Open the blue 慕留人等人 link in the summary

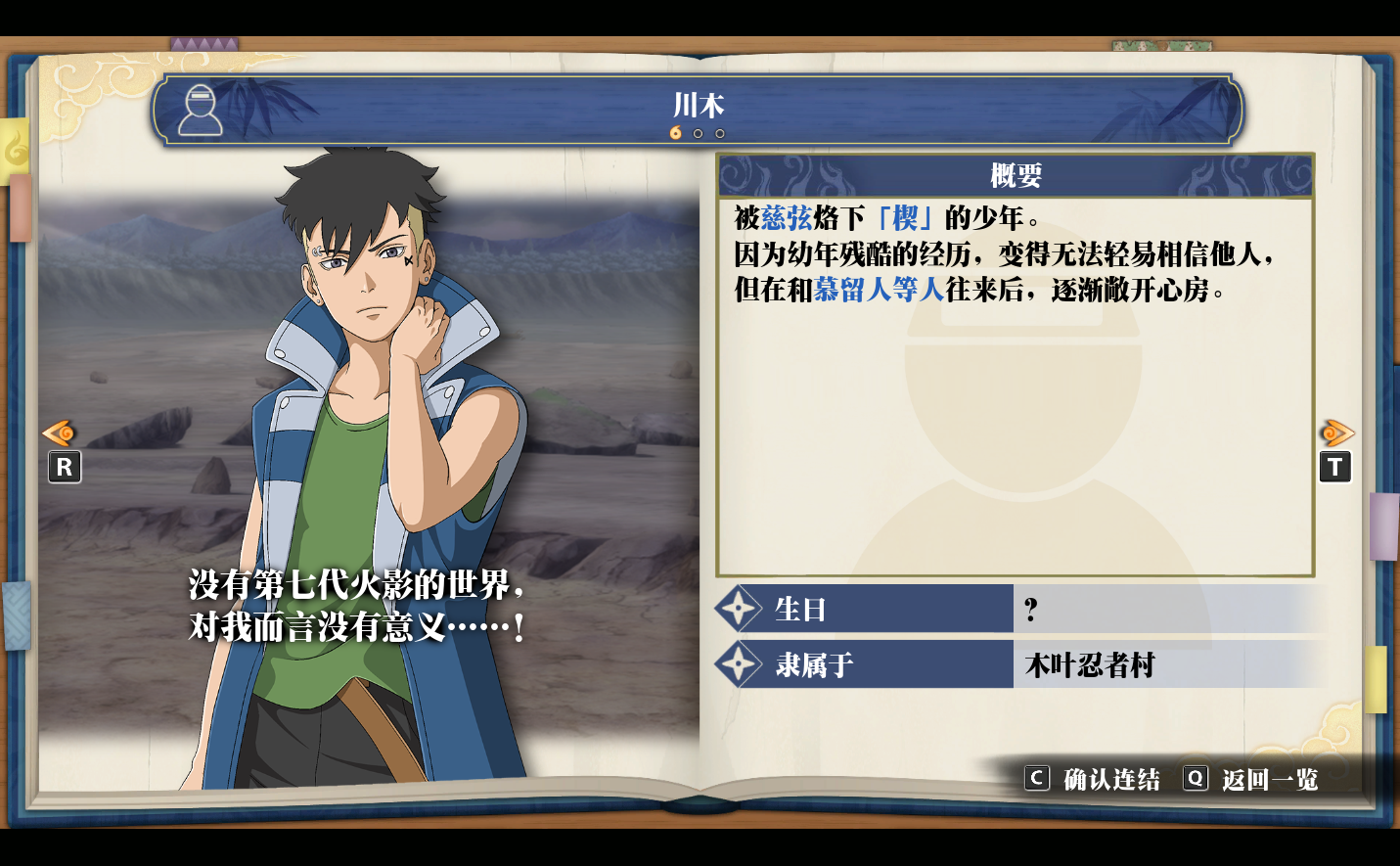click(879, 290)
